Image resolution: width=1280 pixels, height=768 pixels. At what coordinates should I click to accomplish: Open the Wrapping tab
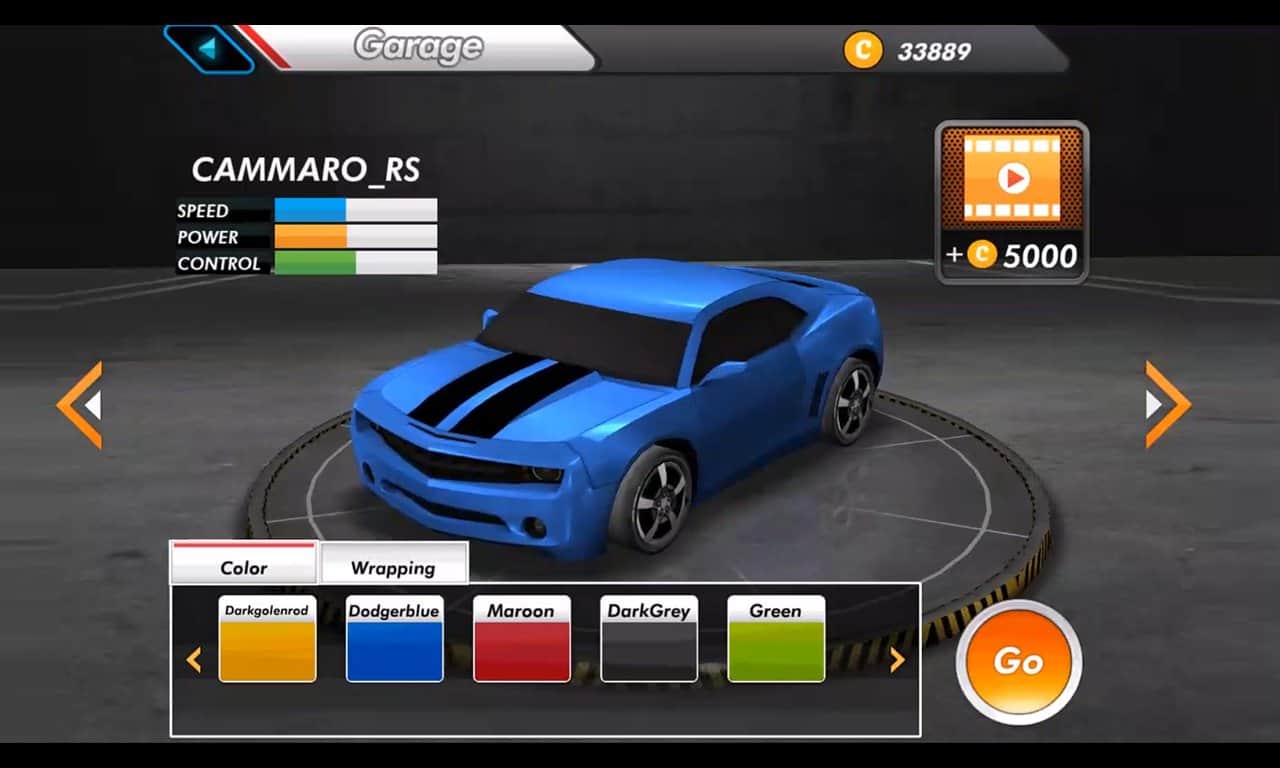[393, 566]
